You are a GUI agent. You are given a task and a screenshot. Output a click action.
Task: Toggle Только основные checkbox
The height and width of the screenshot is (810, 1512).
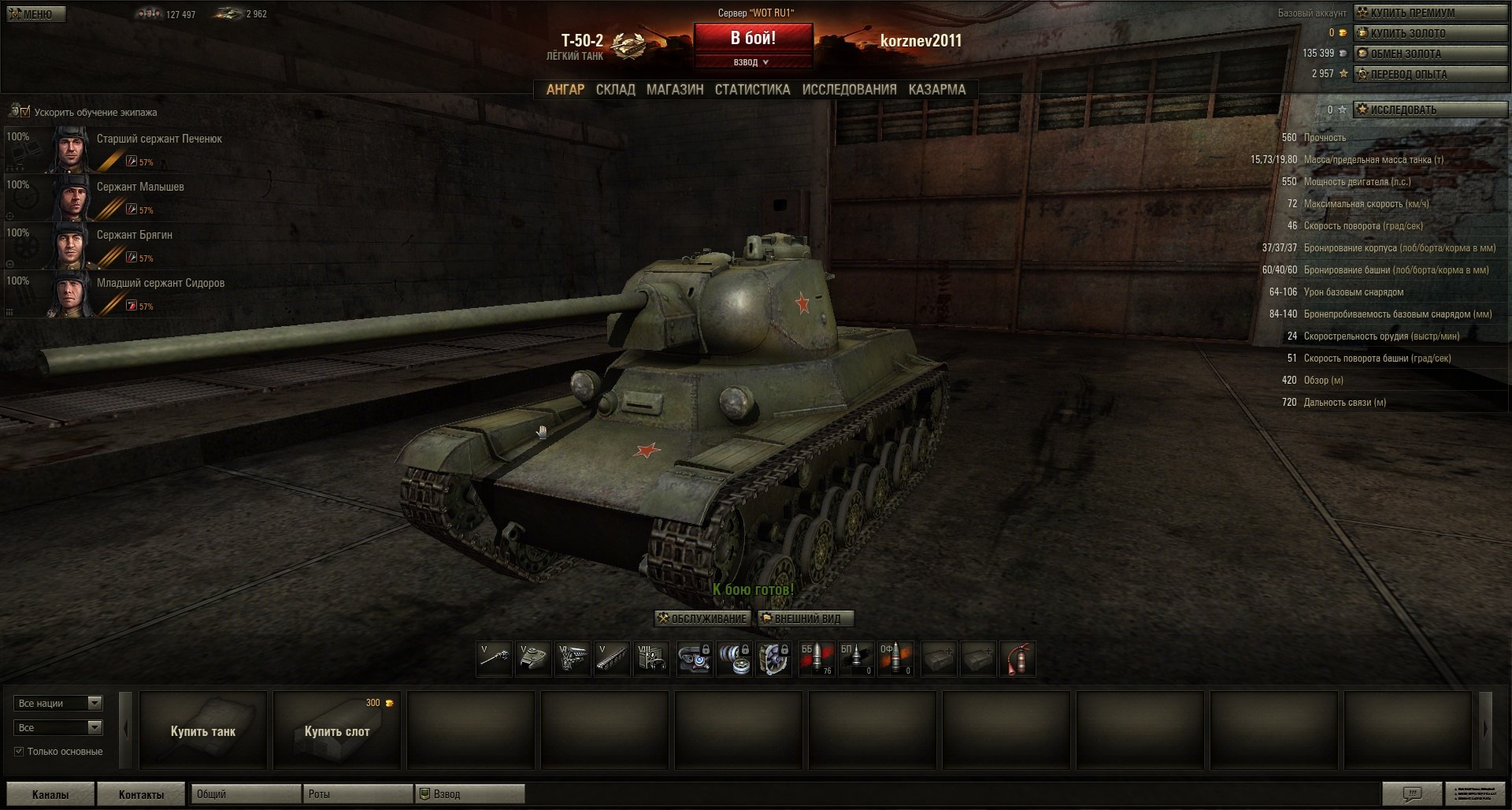tap(19, 752)
